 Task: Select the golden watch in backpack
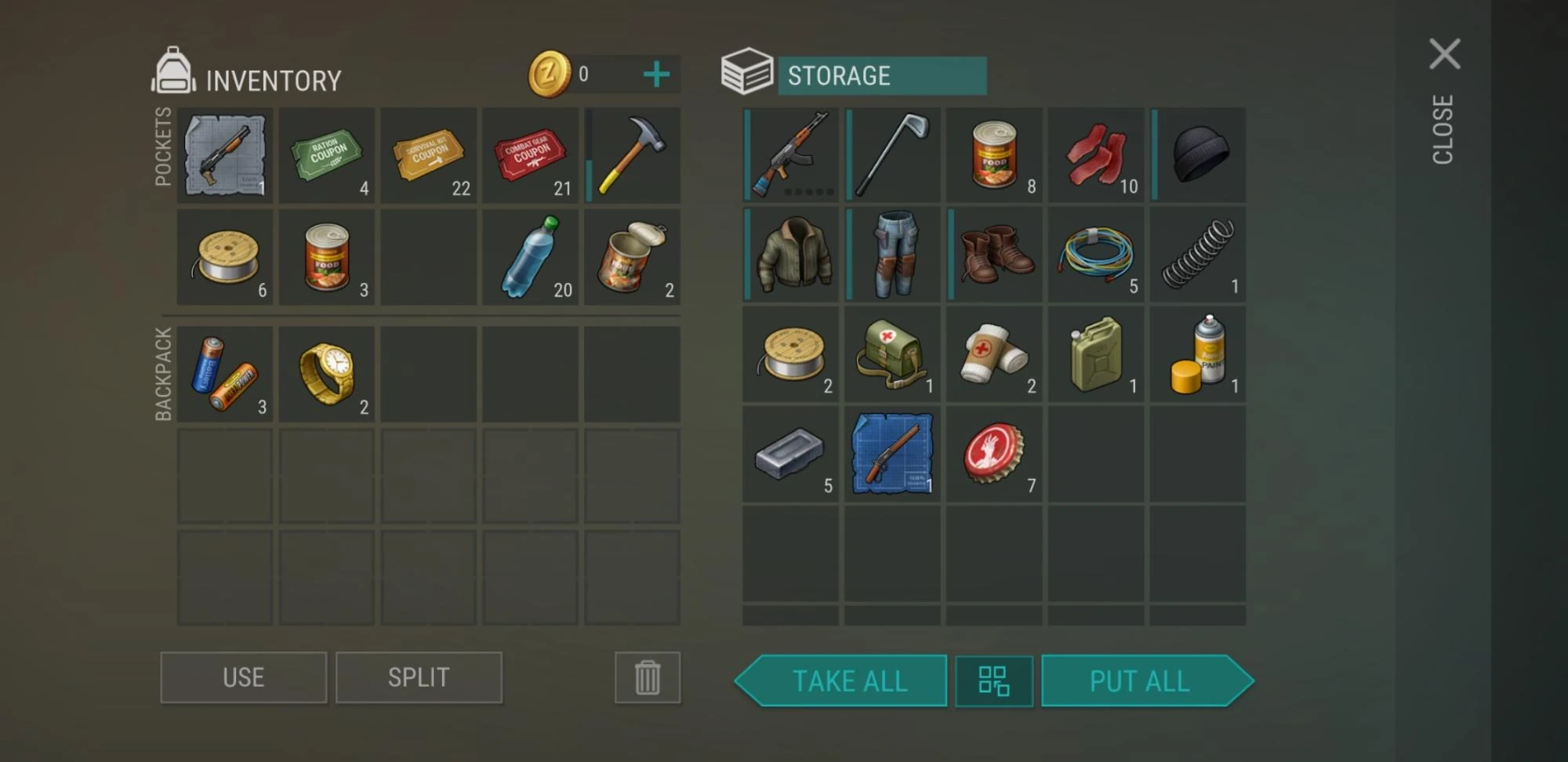click(x=326, y=372)
